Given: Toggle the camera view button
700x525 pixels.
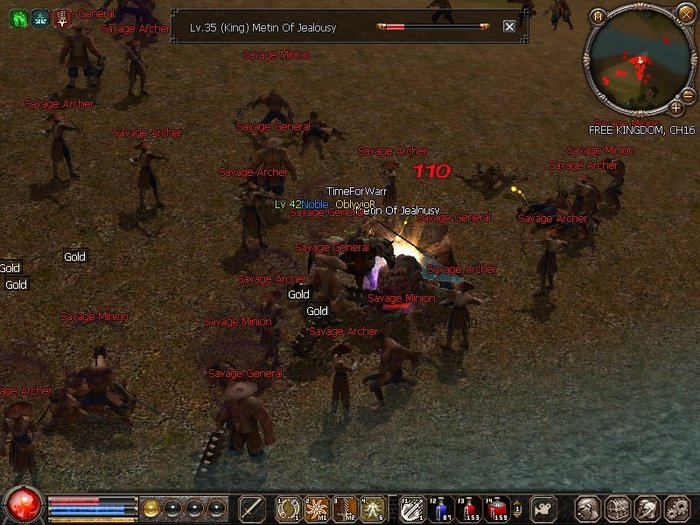Looking at the screenshot, I should pyautogui.click(x=543, y=508).
